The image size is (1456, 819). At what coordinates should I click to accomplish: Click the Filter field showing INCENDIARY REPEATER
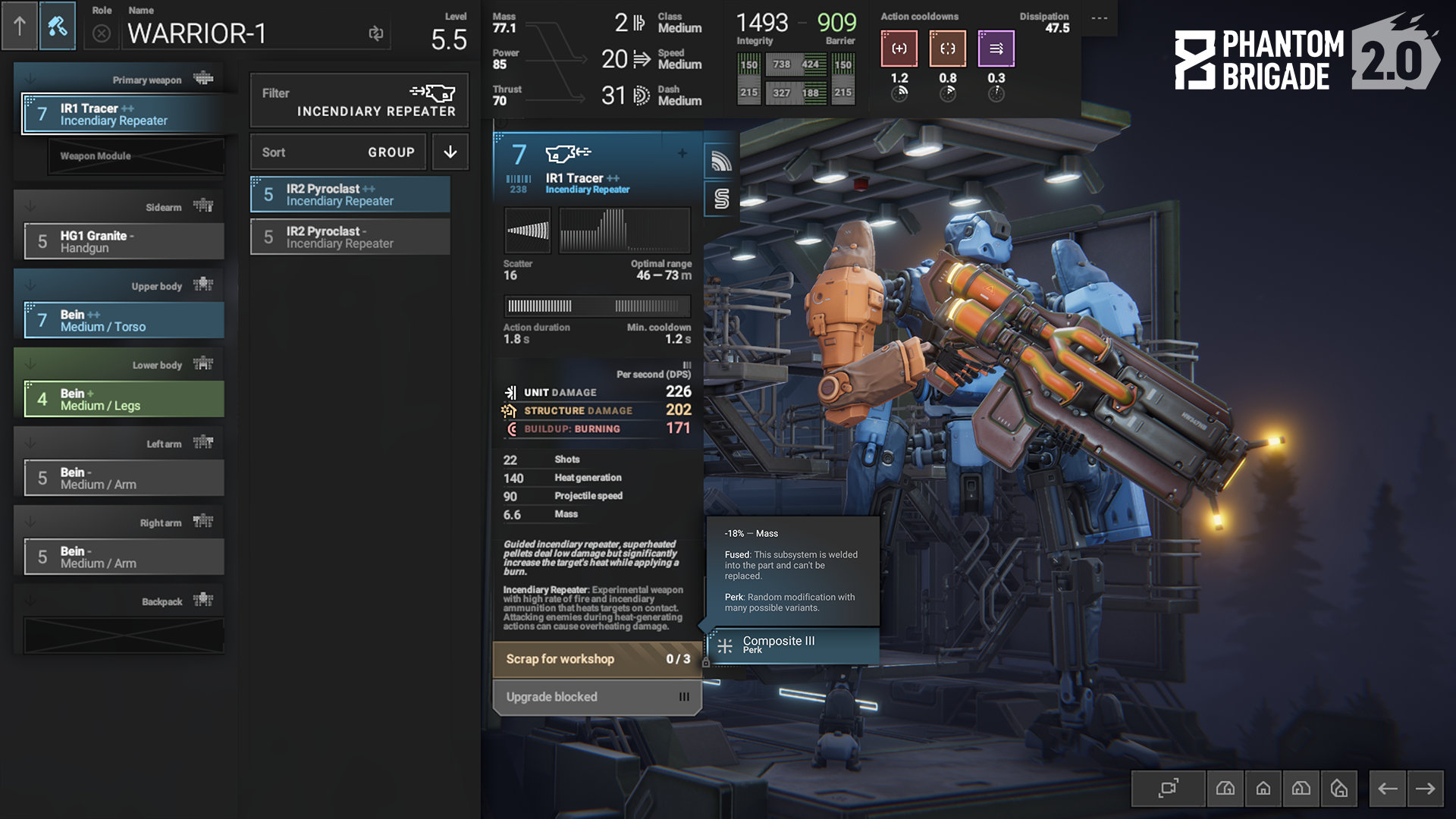(x=358, y=101)
